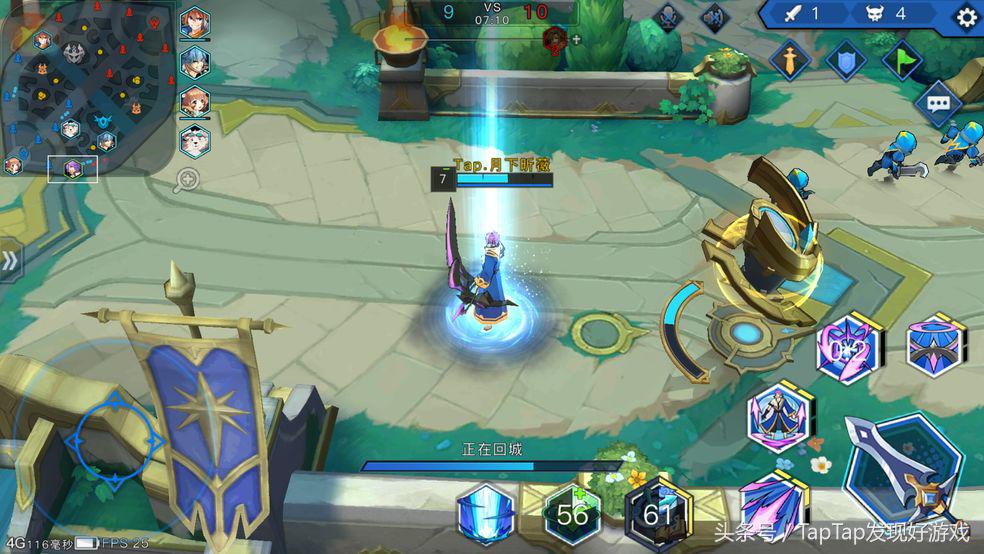Activate the blue crystal recall spell

[486, 515]
